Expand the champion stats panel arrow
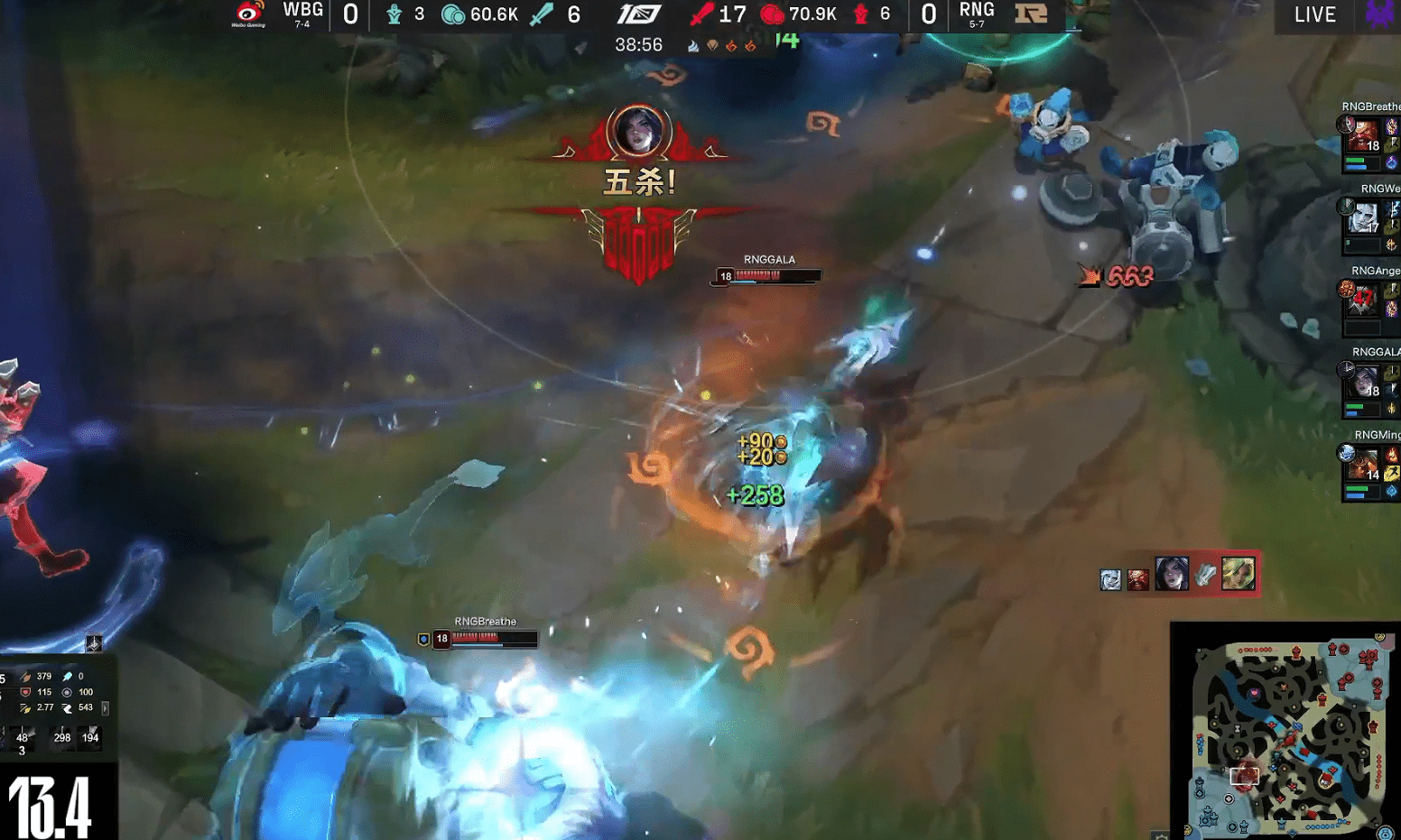 coord(106,708)
